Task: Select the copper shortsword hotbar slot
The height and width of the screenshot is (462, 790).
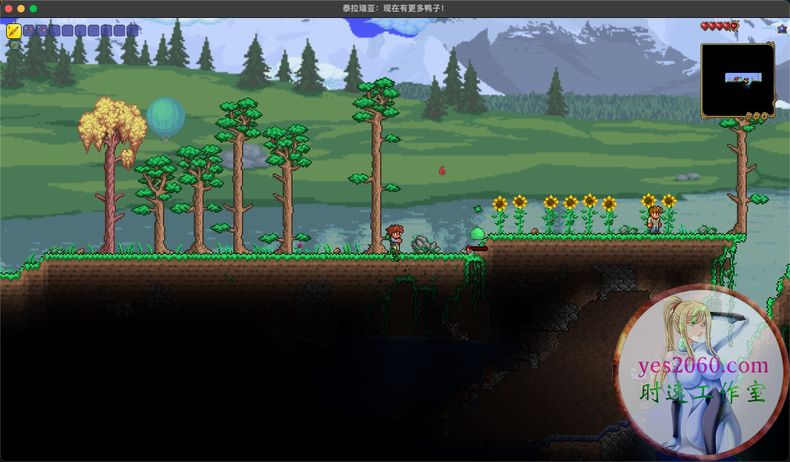Action: point(14,31)
